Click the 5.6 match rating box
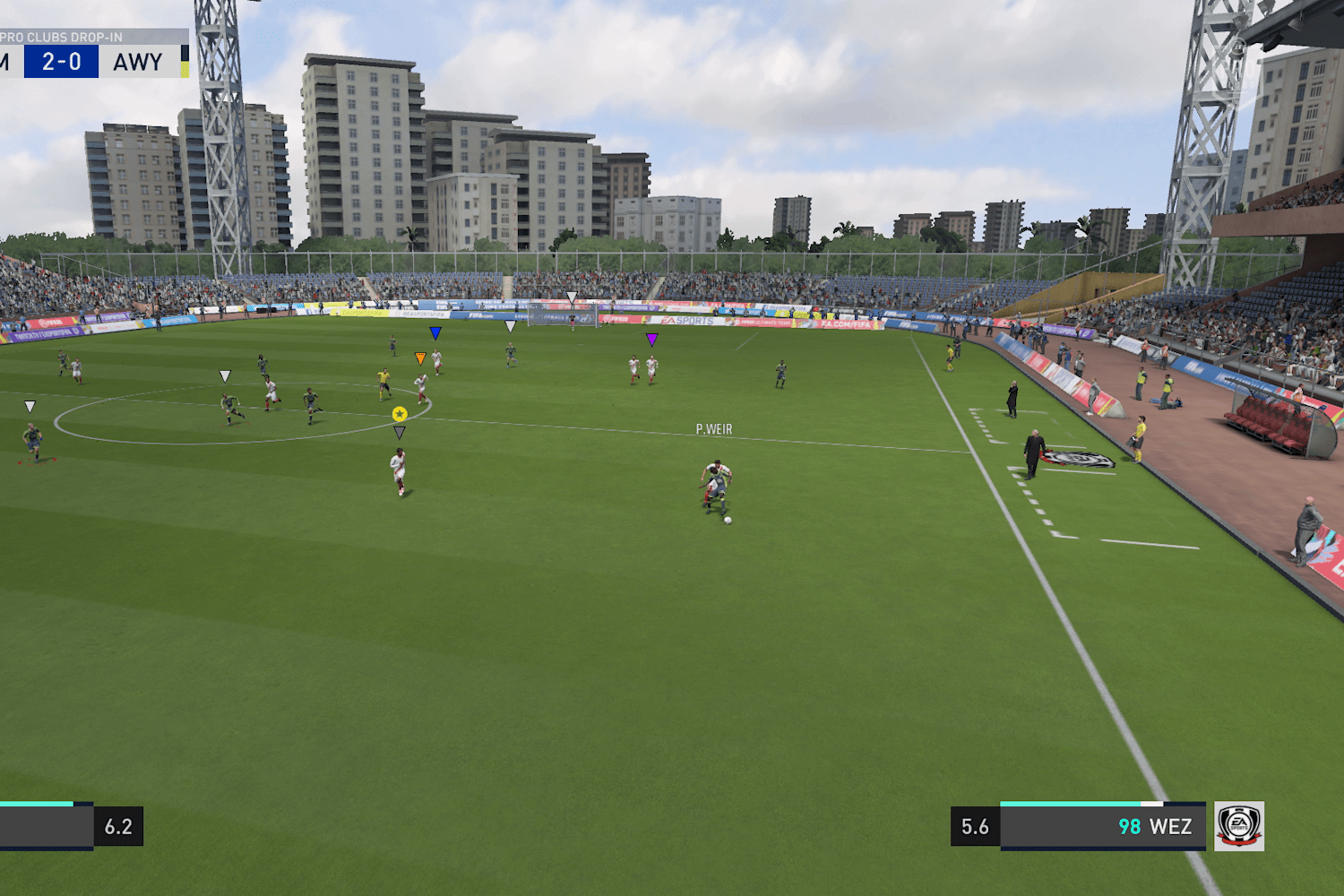 974,826
